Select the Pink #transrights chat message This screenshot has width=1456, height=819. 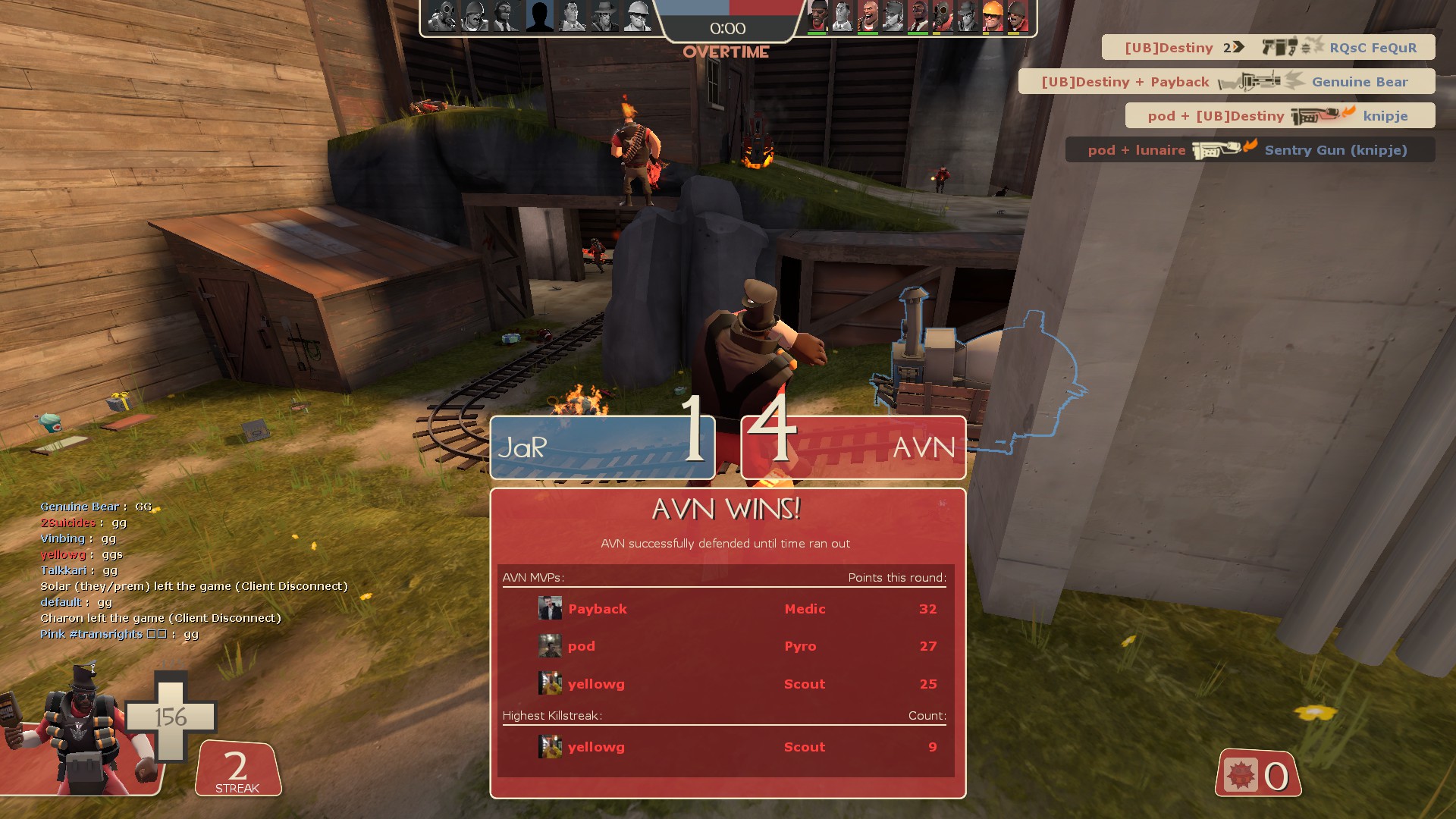pos(119,634)
